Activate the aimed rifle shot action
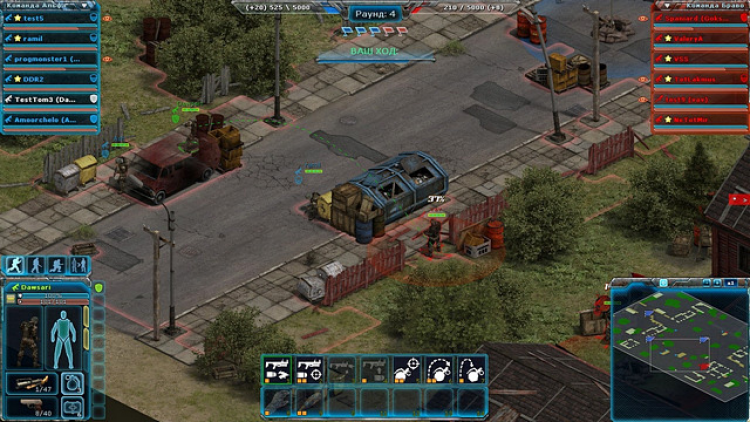 coord(308,369)
